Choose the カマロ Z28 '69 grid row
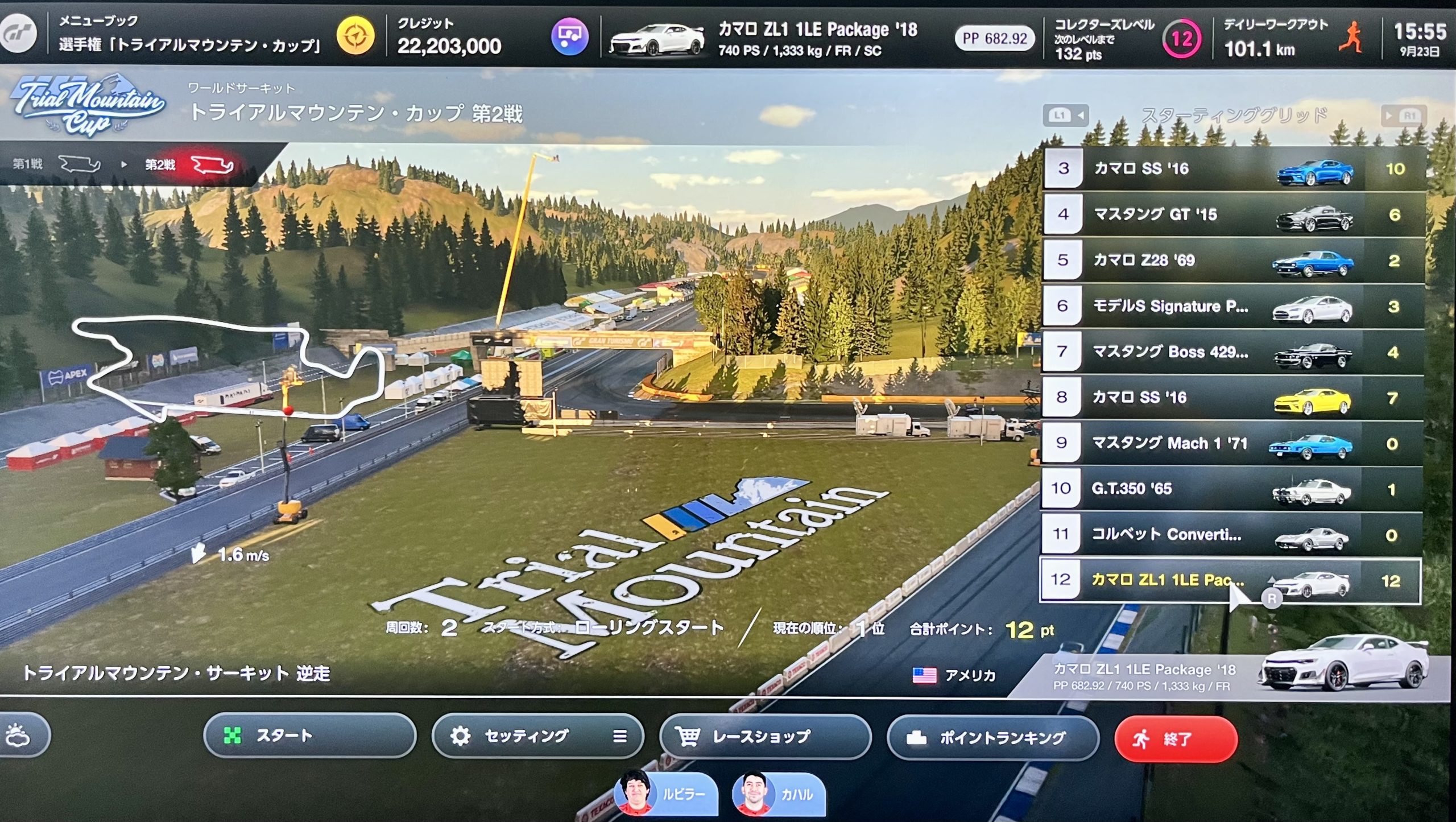The height and width of the screenshot is (822, 1456). coord(1233,261)
